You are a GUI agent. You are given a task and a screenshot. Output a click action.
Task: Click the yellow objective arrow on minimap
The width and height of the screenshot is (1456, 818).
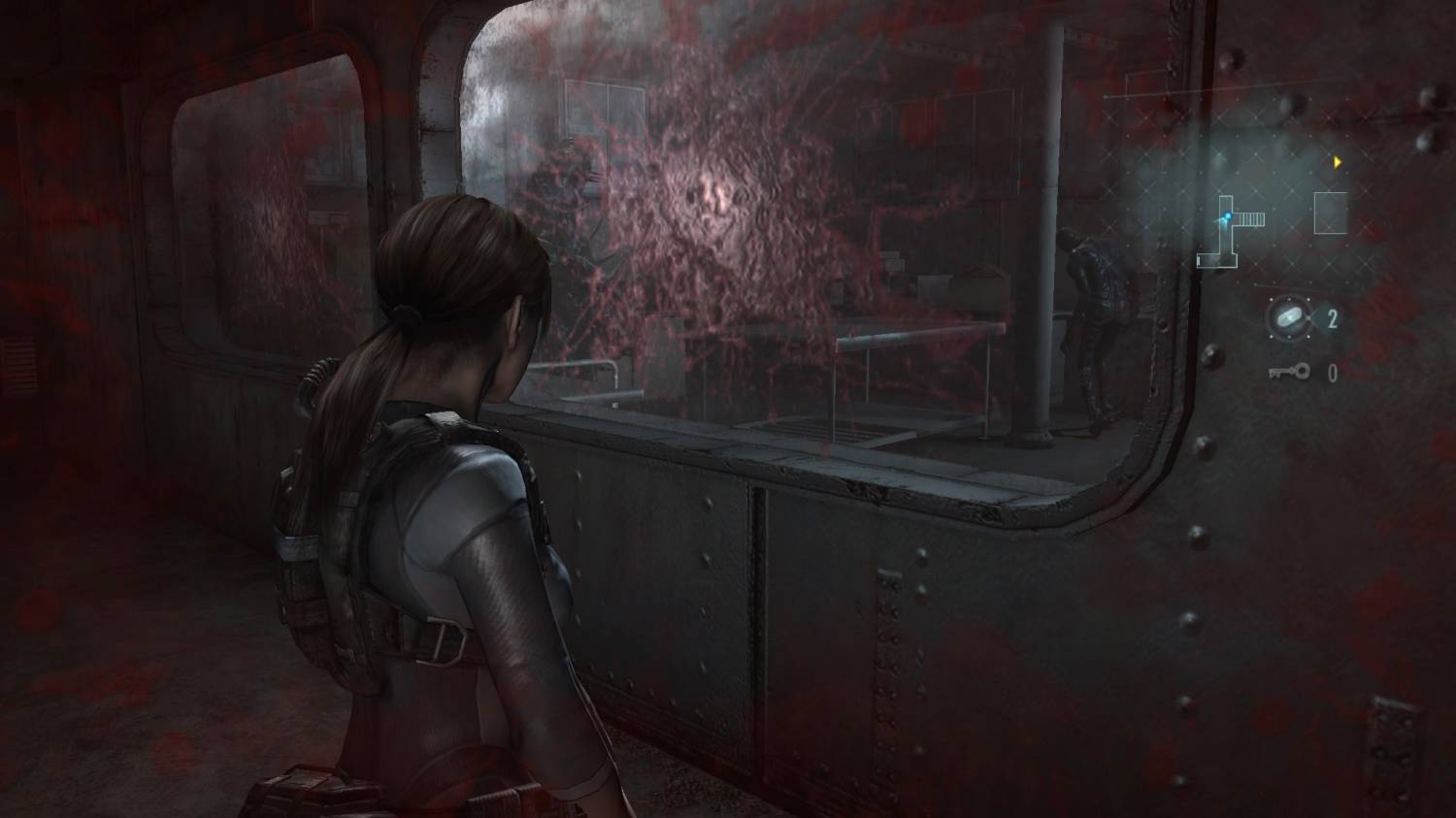pyautogui.click(x=1339, y=163)
